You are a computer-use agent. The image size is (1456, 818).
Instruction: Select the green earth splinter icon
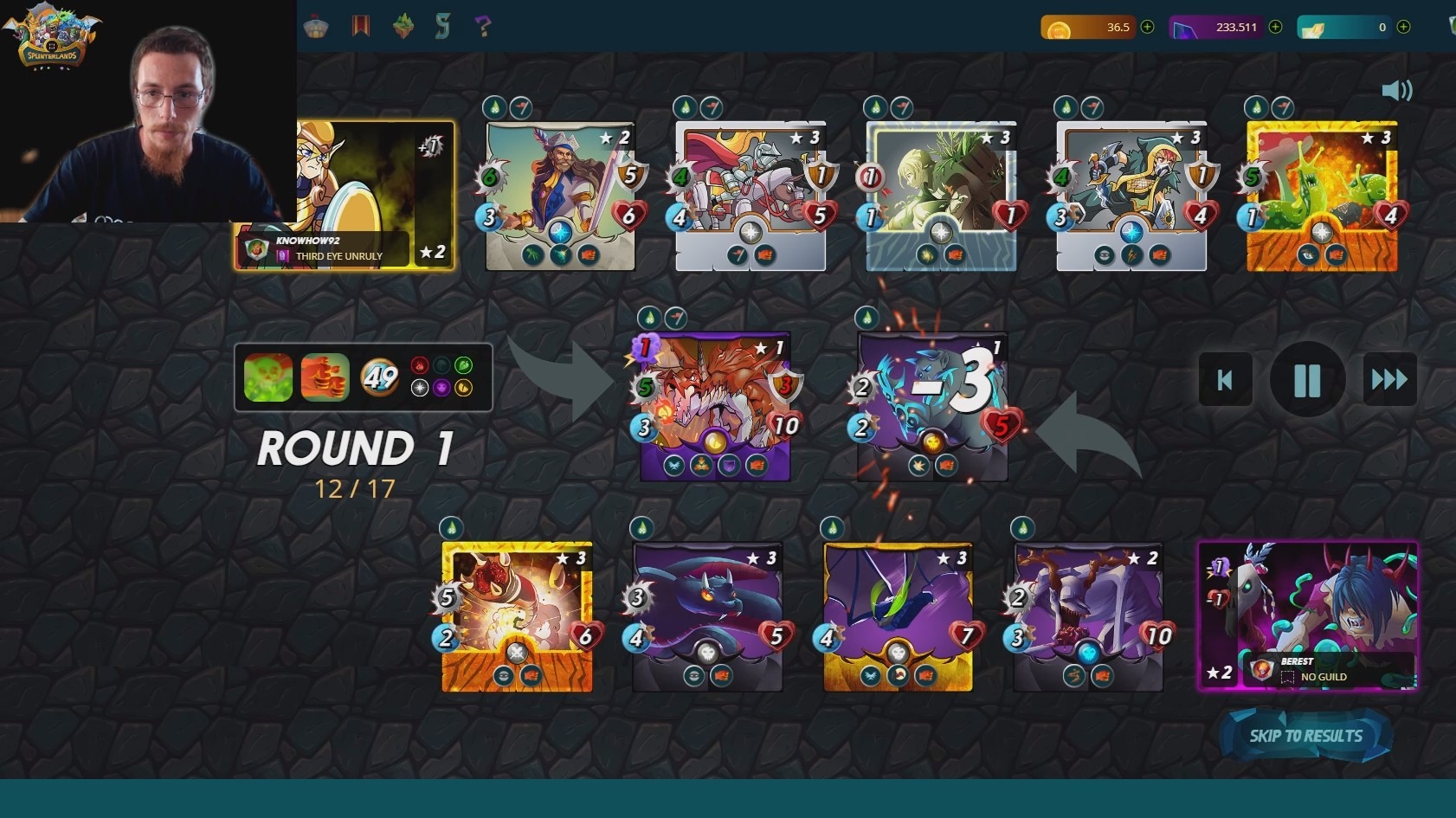point(464,365)
